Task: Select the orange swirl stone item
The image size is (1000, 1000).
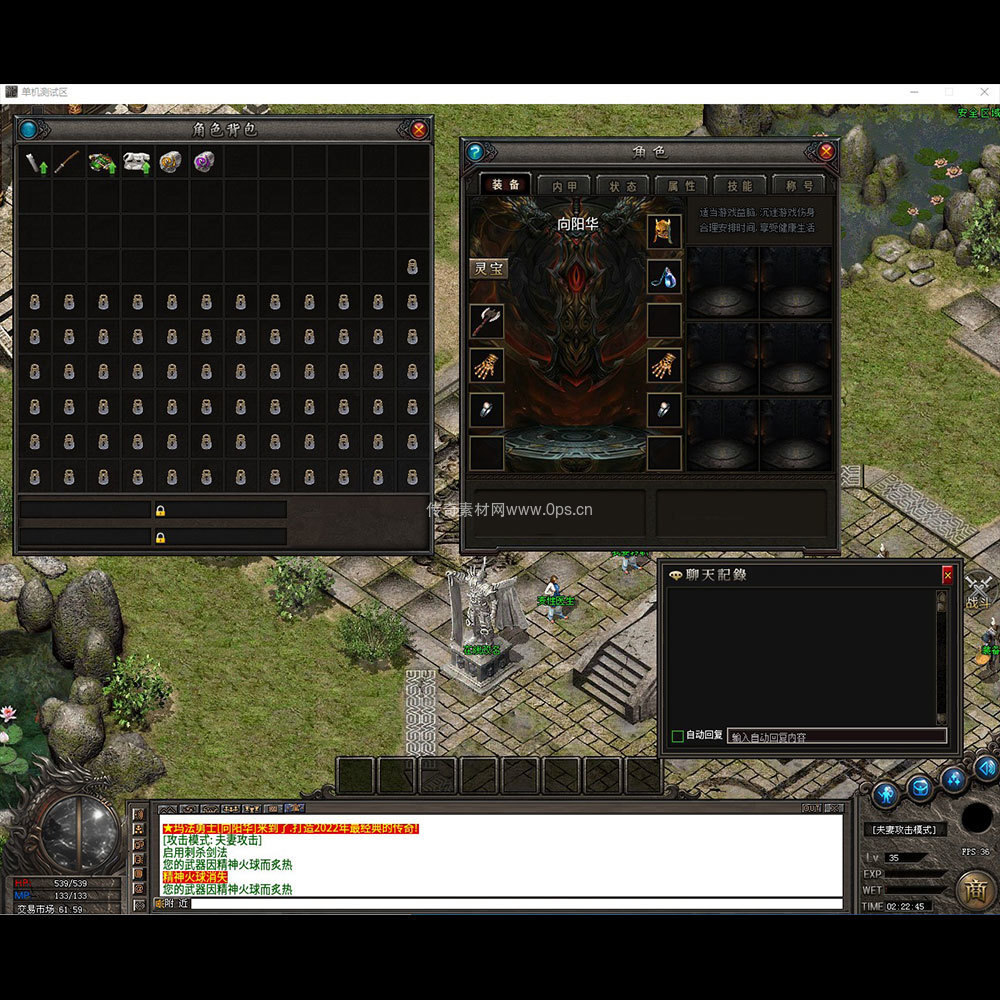Action: (x=170, y=162)
